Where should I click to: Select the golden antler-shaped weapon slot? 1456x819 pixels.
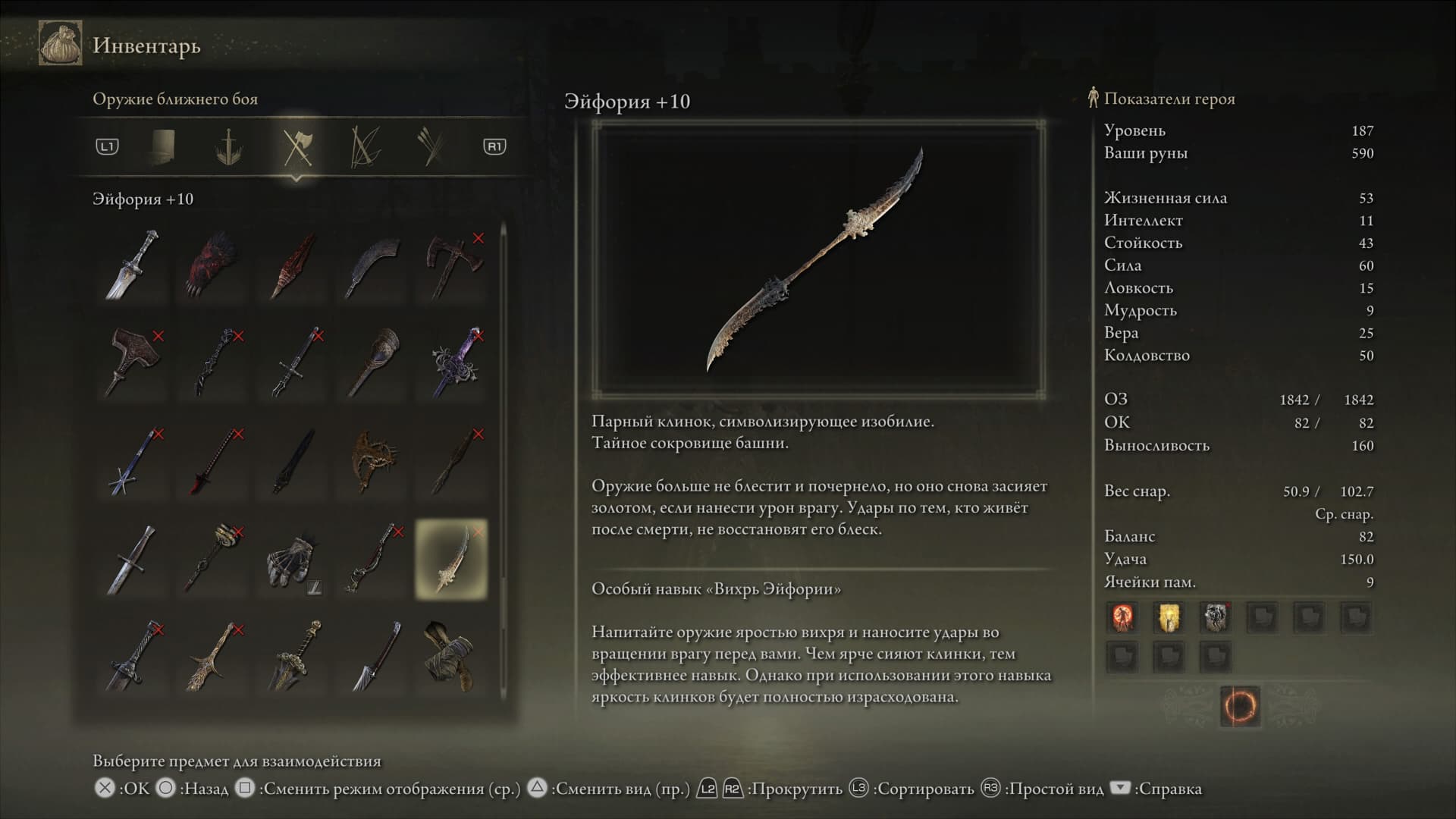(212, 656)
